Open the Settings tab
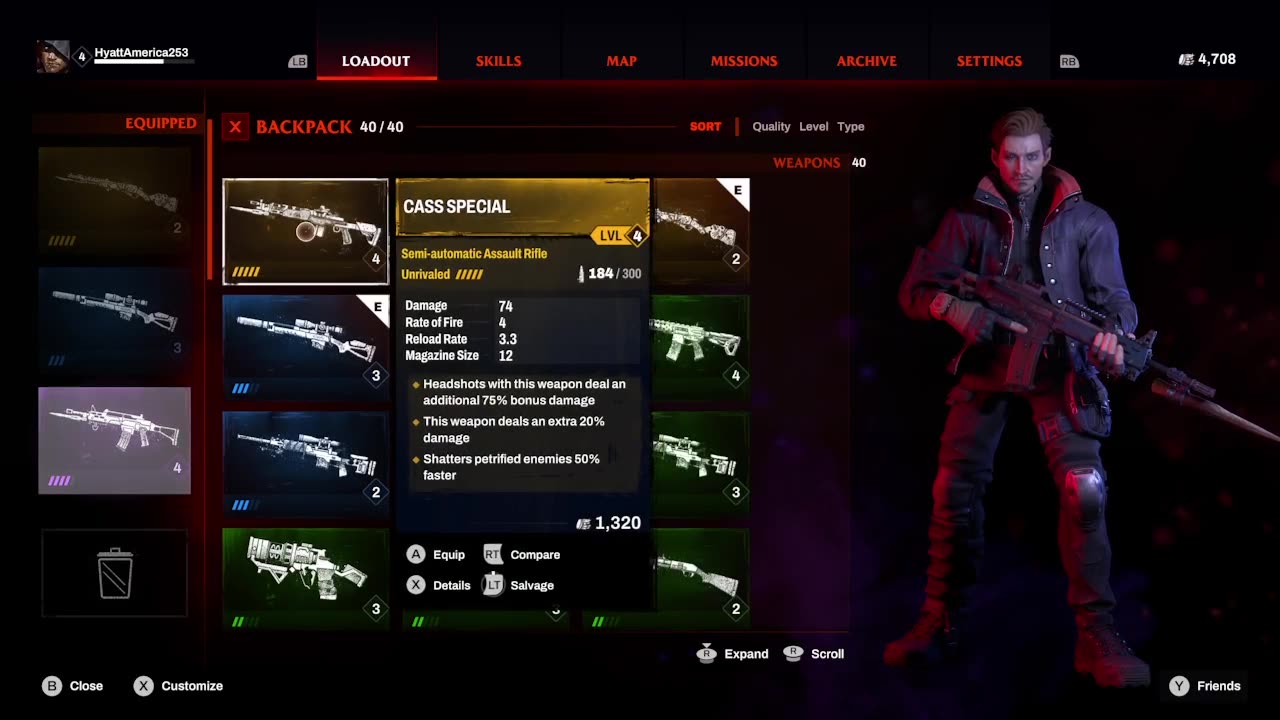The image size is (1280, 720). click(989, 61)
